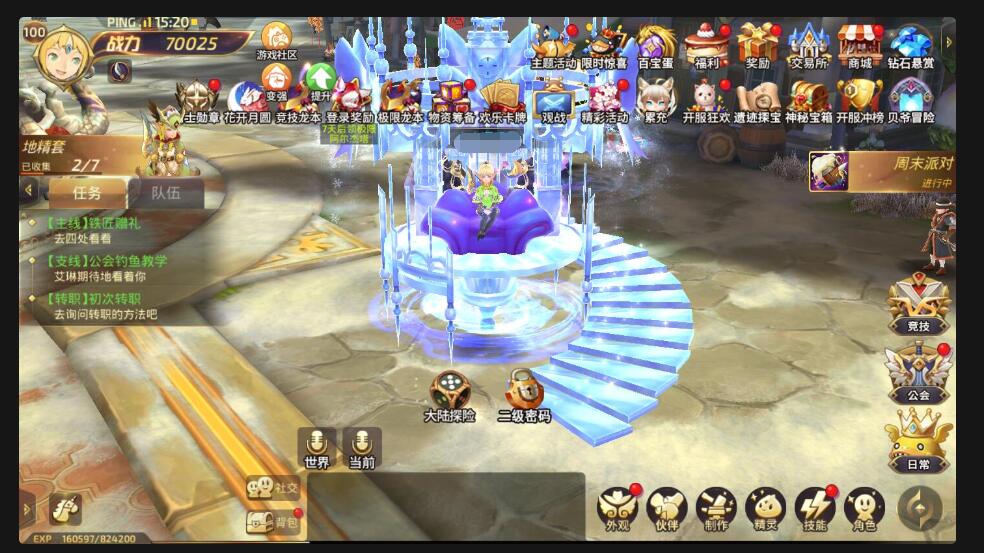
Task: Open the 周末派对 weekend party banner
Action: pos(882,171)
